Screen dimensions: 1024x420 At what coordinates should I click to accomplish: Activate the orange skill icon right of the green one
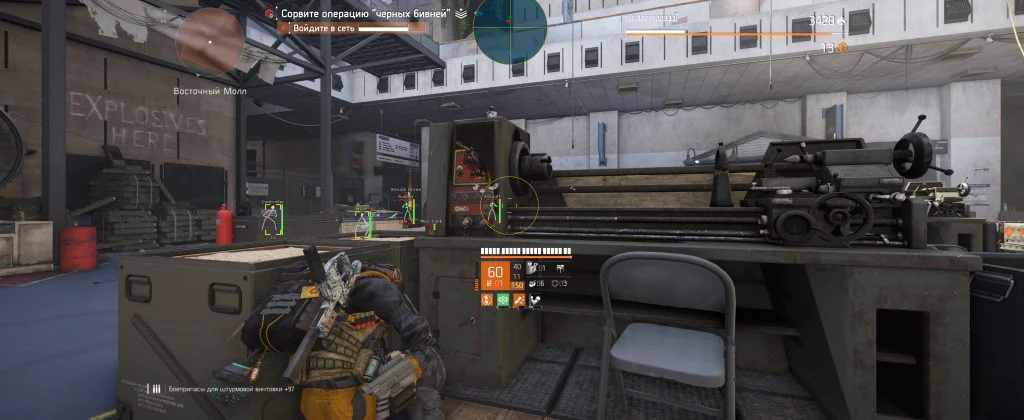[x=519, y=300]
